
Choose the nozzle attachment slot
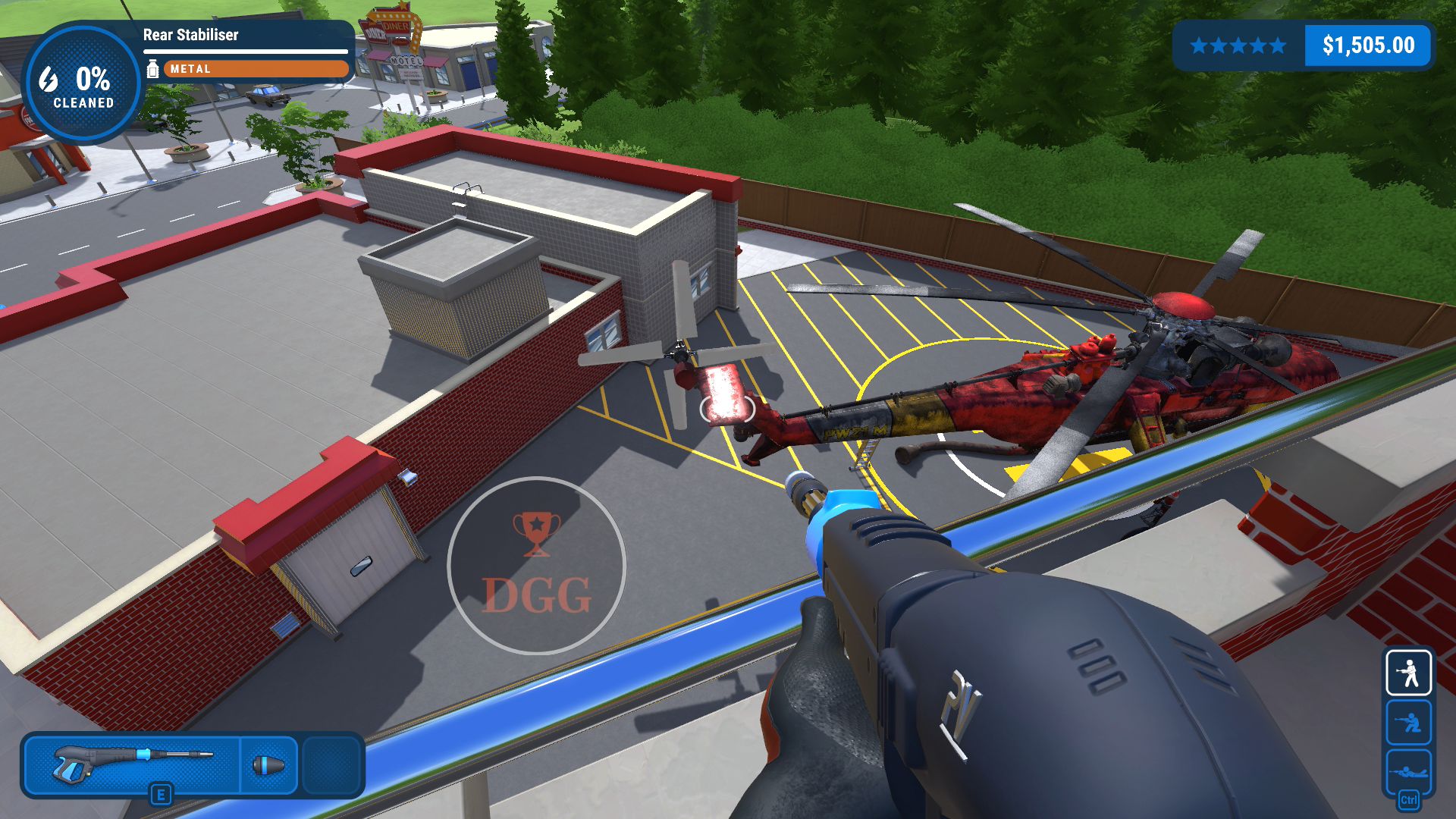(269, 764)
